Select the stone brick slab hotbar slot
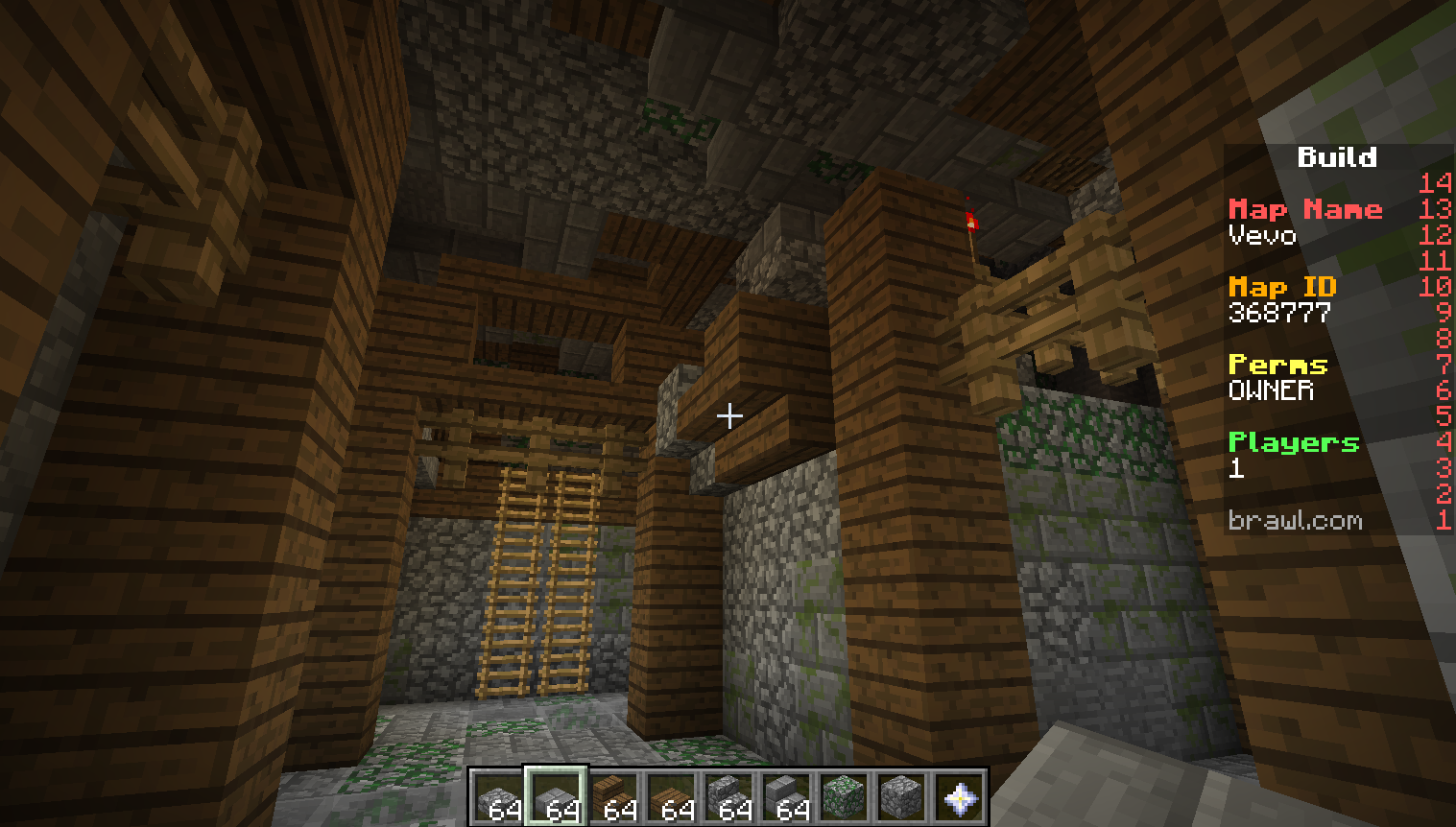This screenshot has width=1456, height=827. pos(556,798)
